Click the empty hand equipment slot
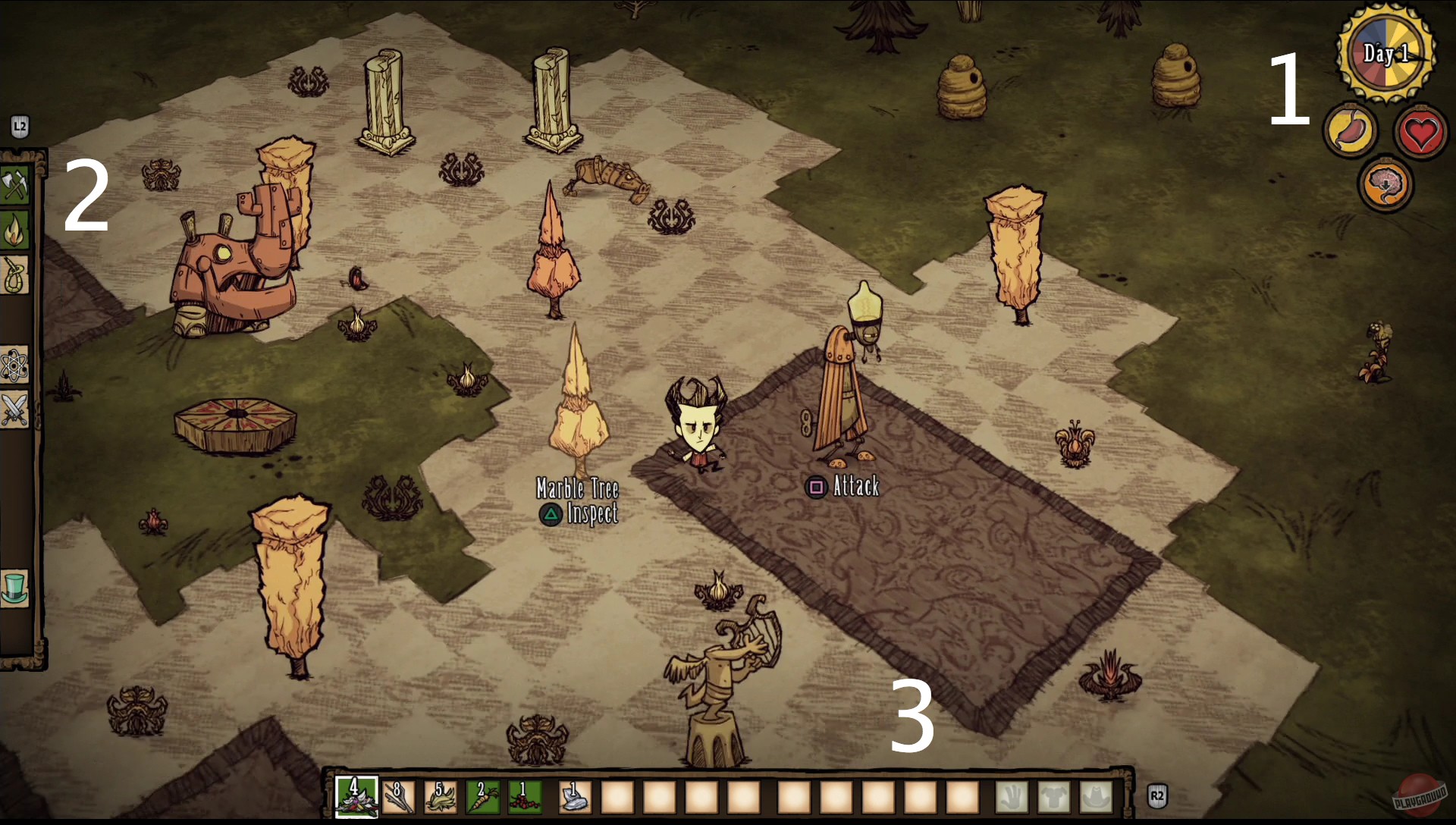 [1012, 796]
